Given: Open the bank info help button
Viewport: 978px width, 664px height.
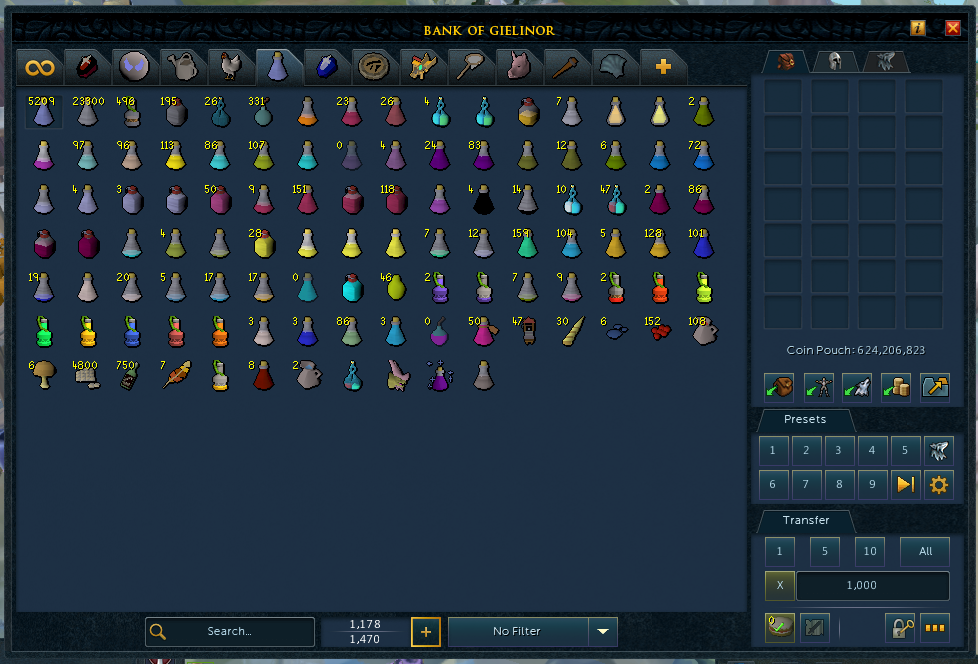Looking at the screenshot, I should (917, 28).
